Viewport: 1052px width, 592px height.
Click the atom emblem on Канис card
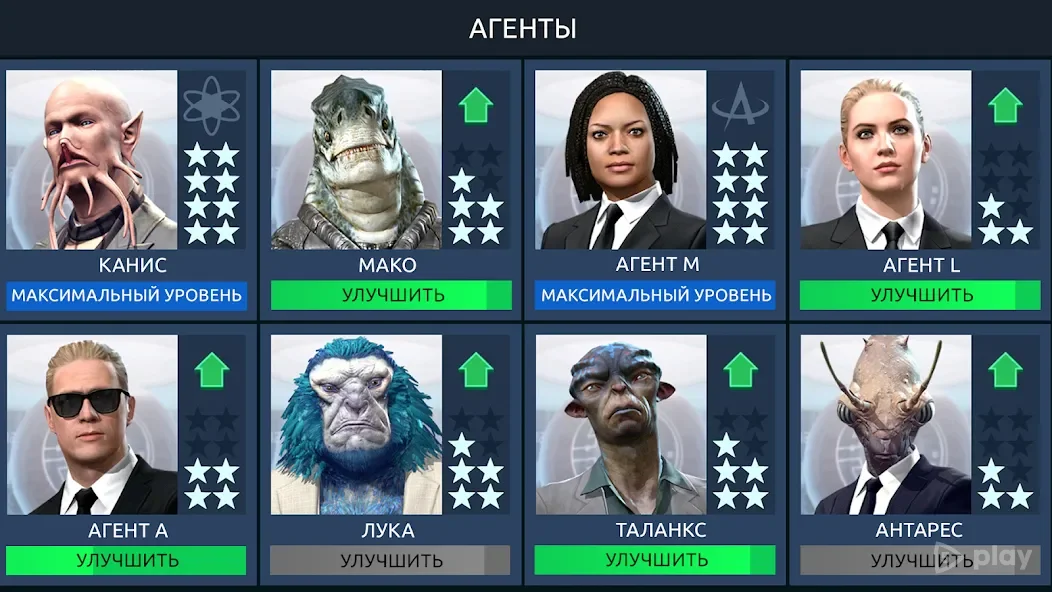click(212, 105)
